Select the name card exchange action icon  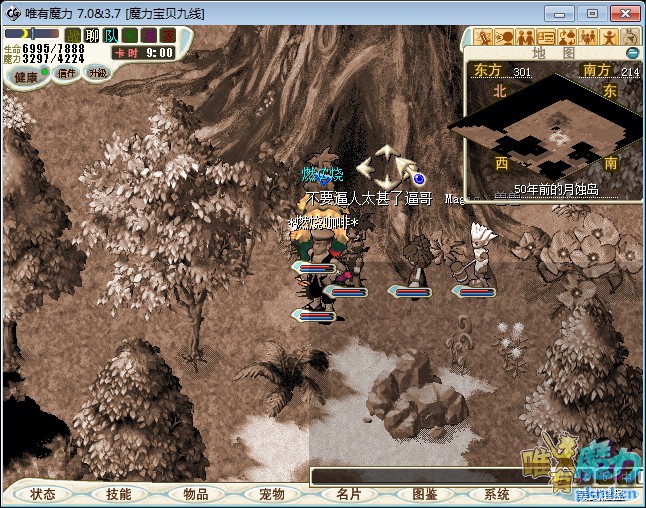tap(546, 38)
